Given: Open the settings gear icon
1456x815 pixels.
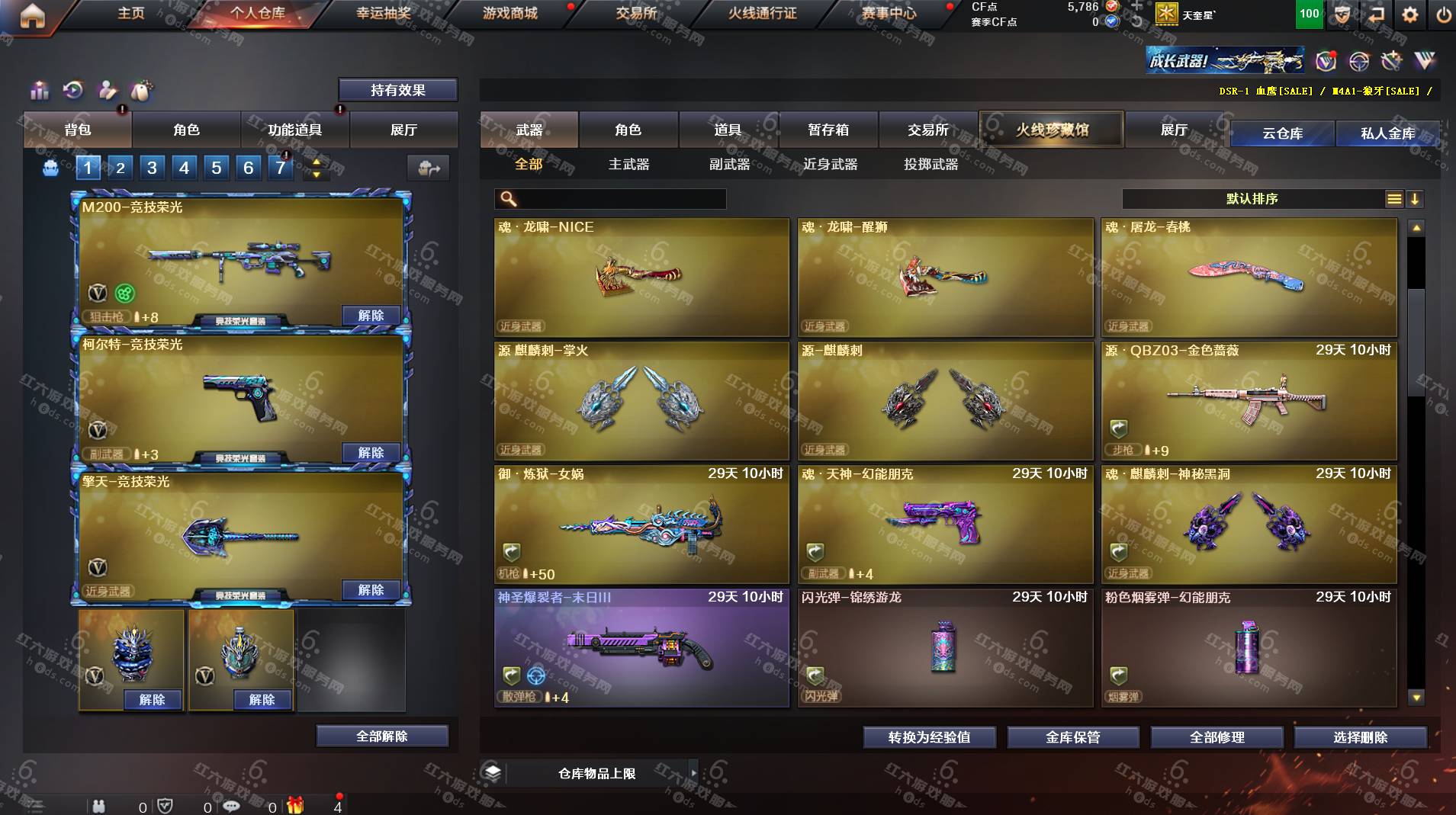Looking at the screenshot, I should pyautogui.click(x=1410, y=14).
